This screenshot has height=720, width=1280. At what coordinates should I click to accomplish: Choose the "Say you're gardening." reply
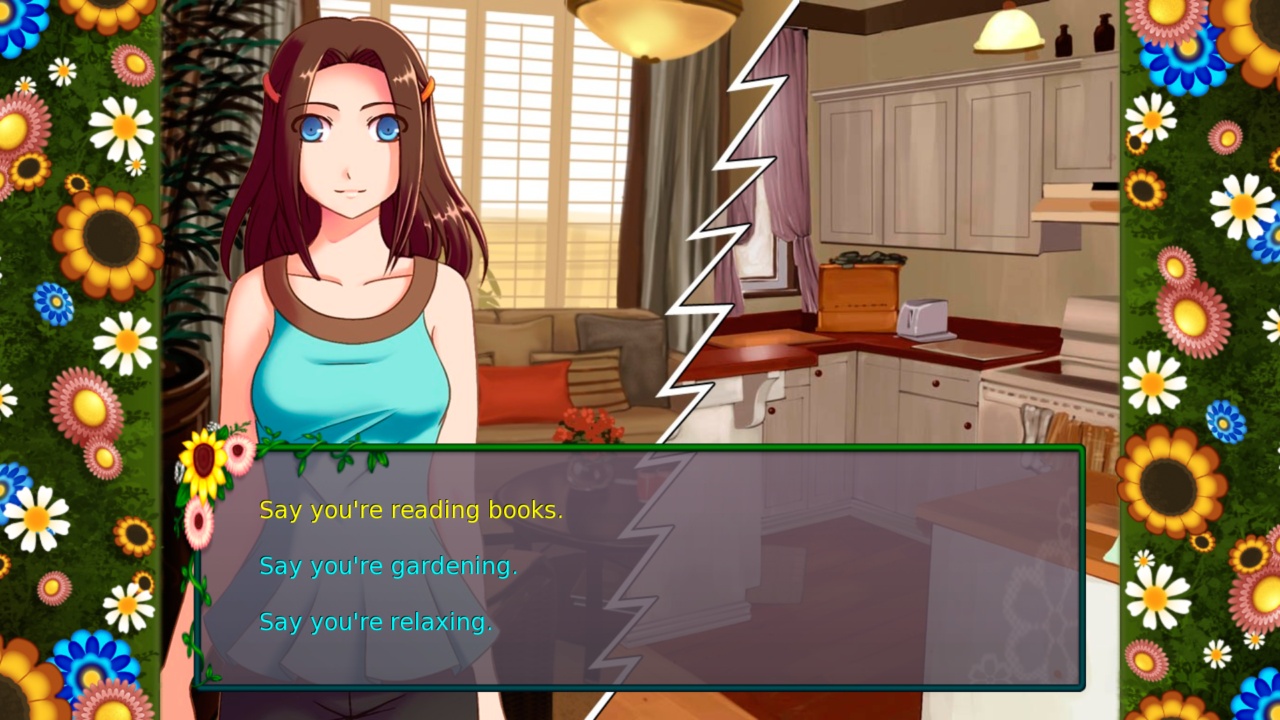pyautogui.click(x=388, y=565)
